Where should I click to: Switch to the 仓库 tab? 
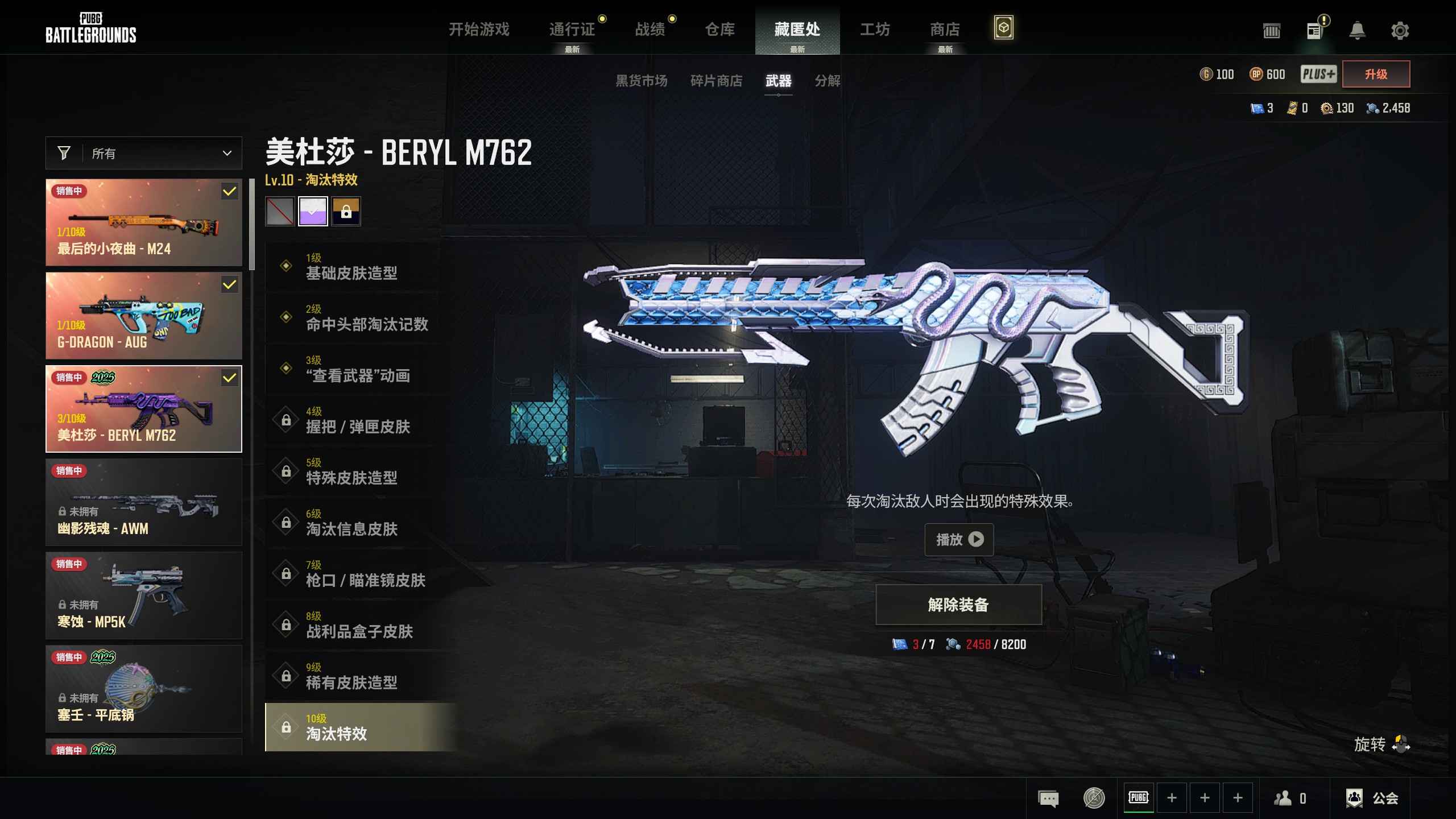click(719, 29)
